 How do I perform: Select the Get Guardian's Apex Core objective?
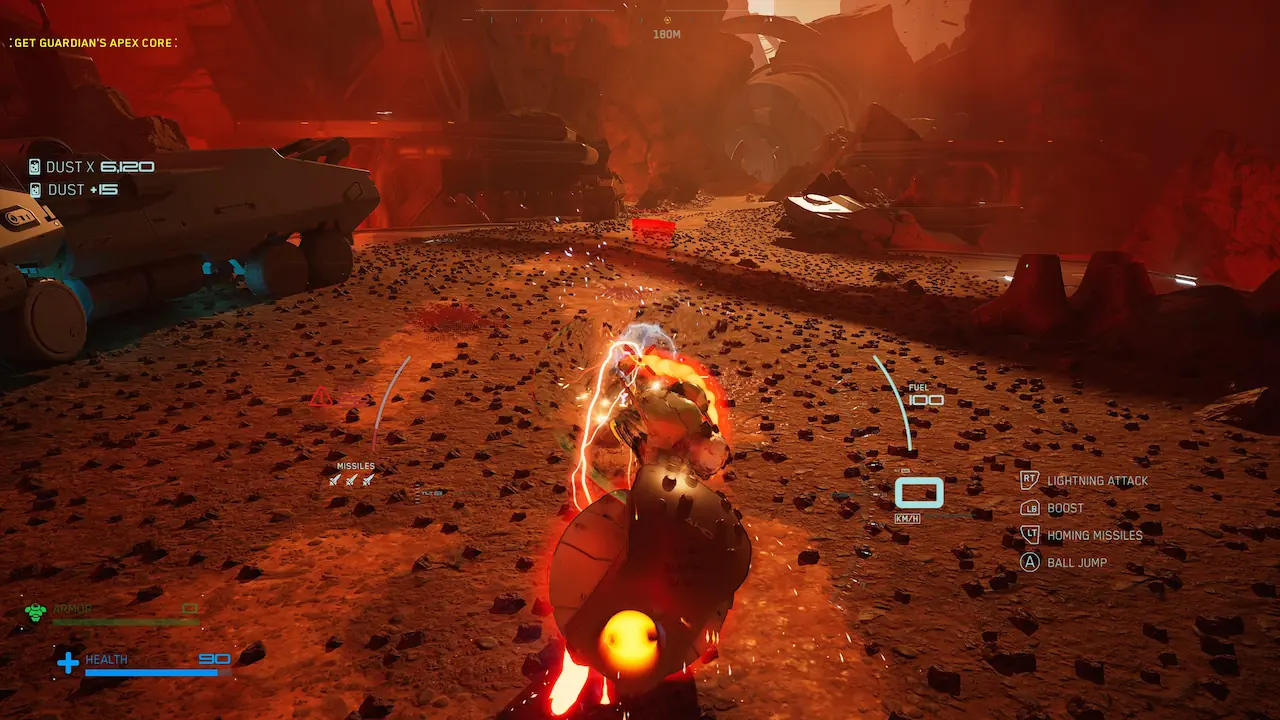(x=93, y=43)
